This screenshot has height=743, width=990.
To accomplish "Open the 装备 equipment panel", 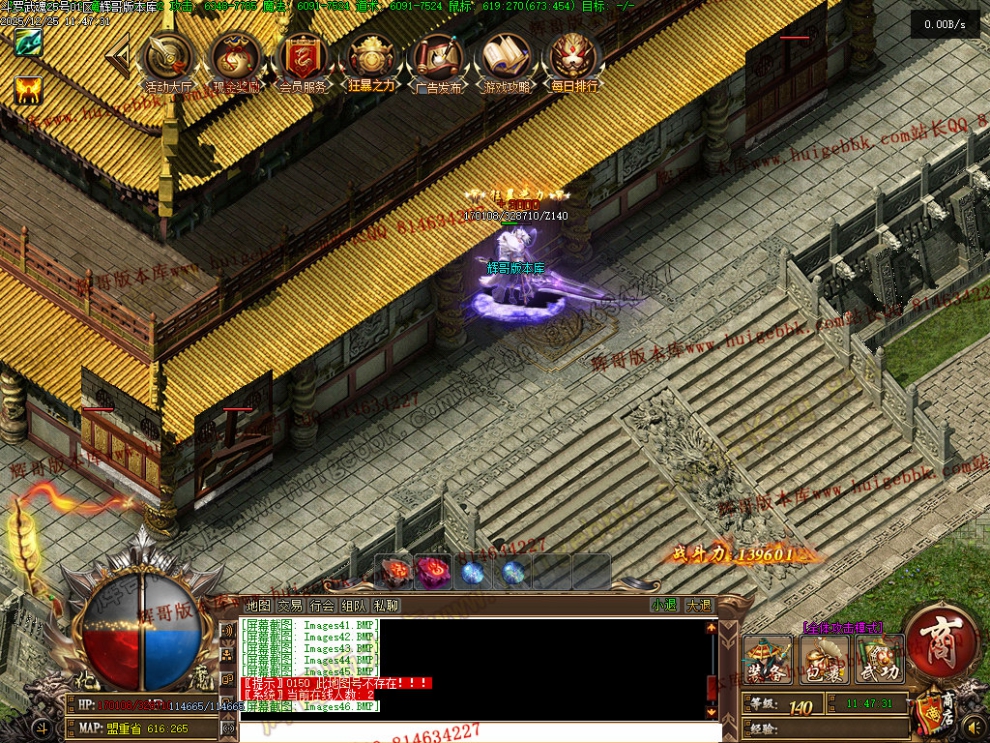I will [768, 660].
